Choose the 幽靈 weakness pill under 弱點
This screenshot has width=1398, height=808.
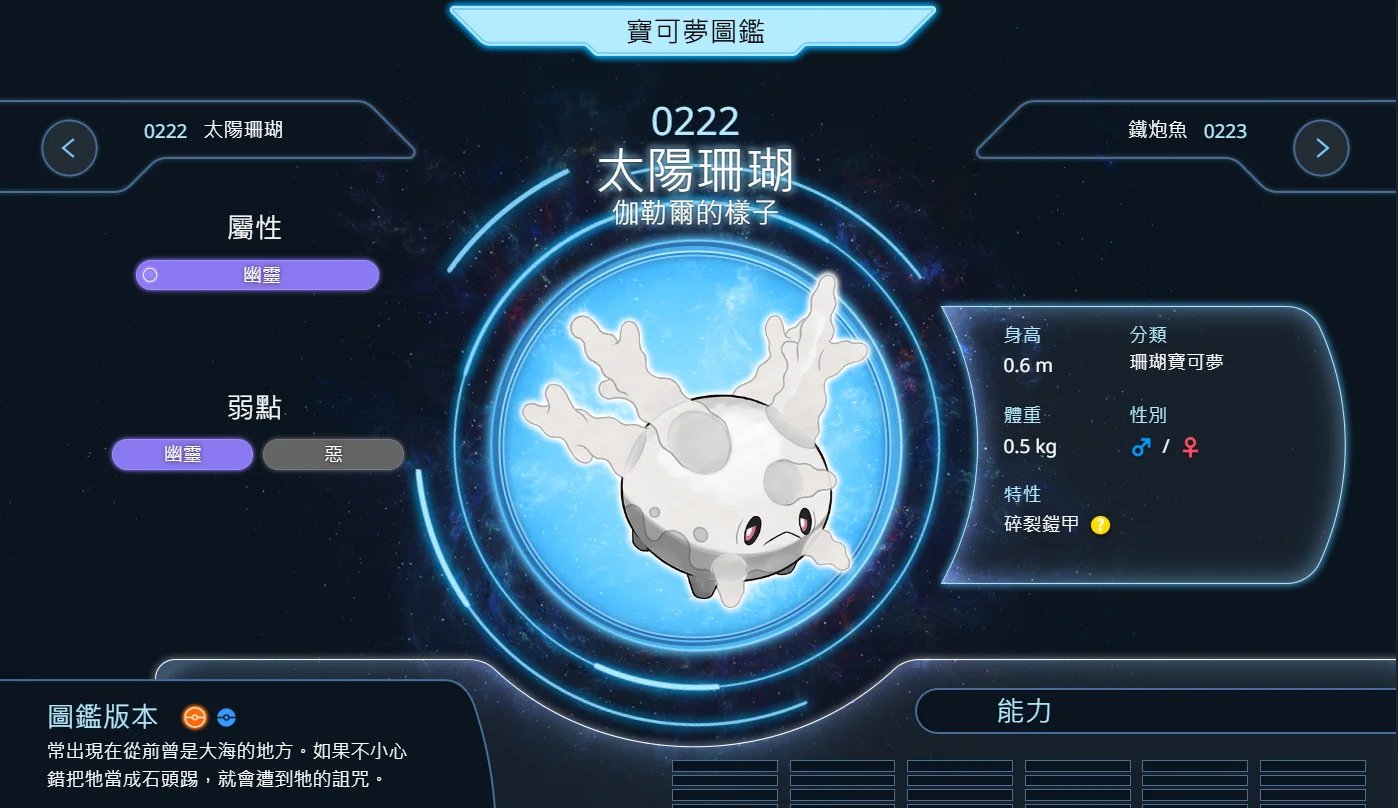183,454
